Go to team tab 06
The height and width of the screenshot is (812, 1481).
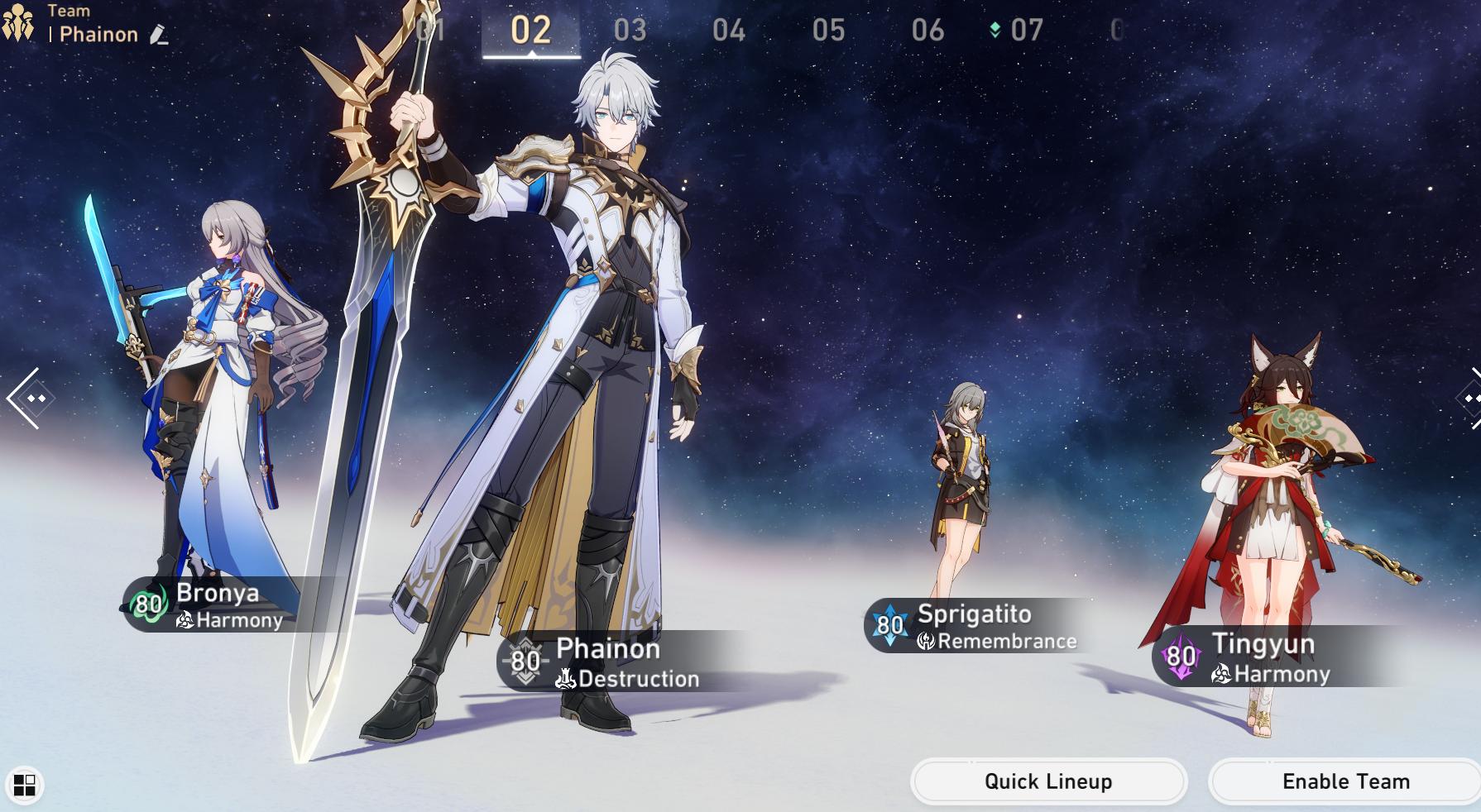click(x=927, y=31)
